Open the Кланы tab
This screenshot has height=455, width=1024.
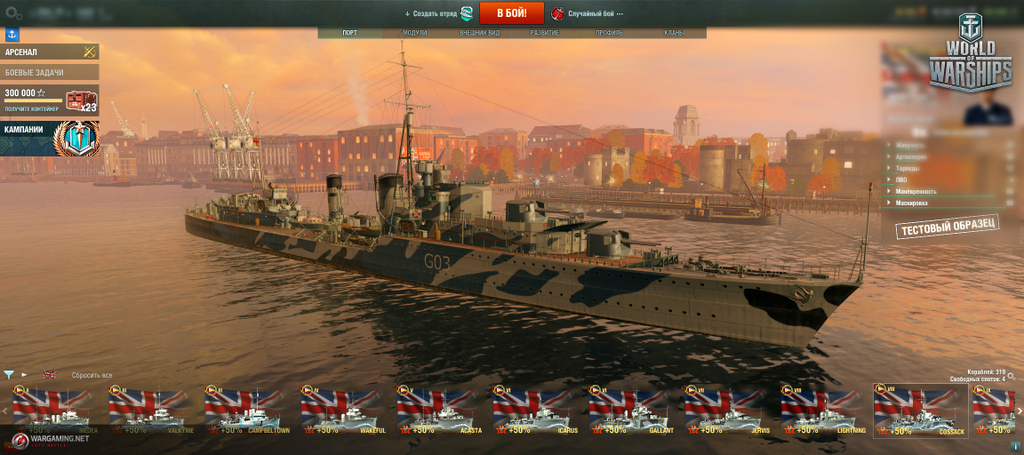(x=674, y=33)
